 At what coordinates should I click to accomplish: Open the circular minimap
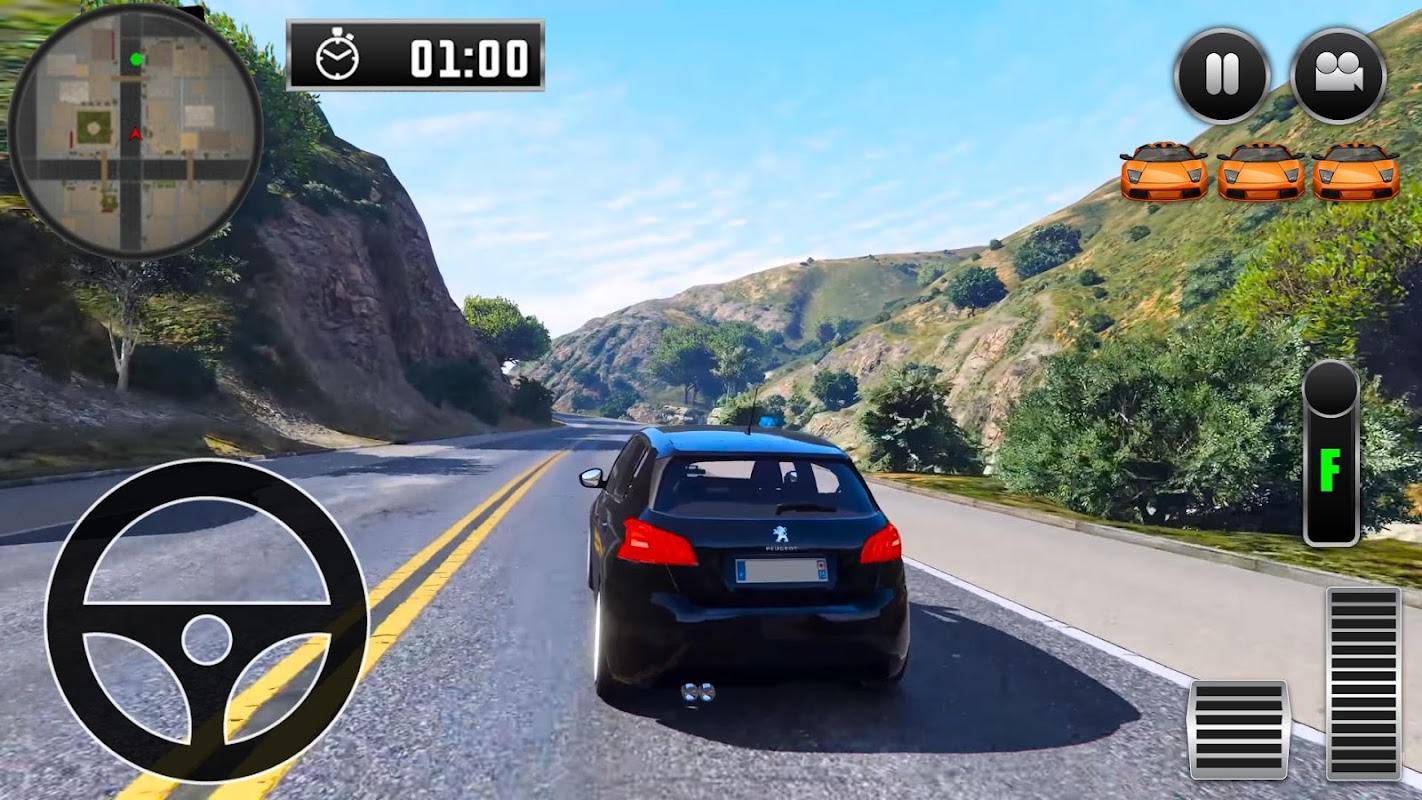(x=135, y=131)
